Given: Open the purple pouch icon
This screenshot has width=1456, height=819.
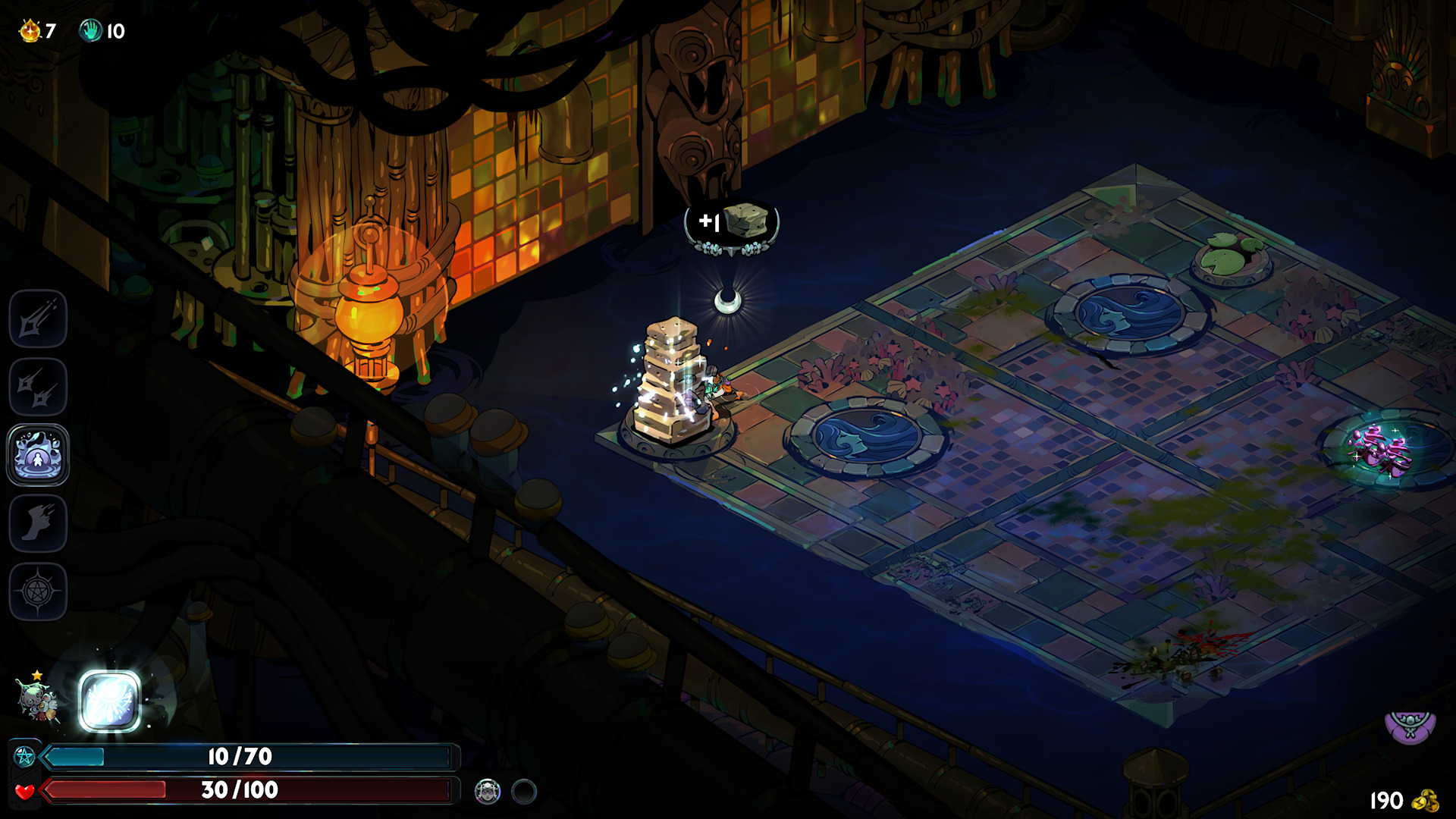Looking at the screenshot, I should tap(1410, 726).
